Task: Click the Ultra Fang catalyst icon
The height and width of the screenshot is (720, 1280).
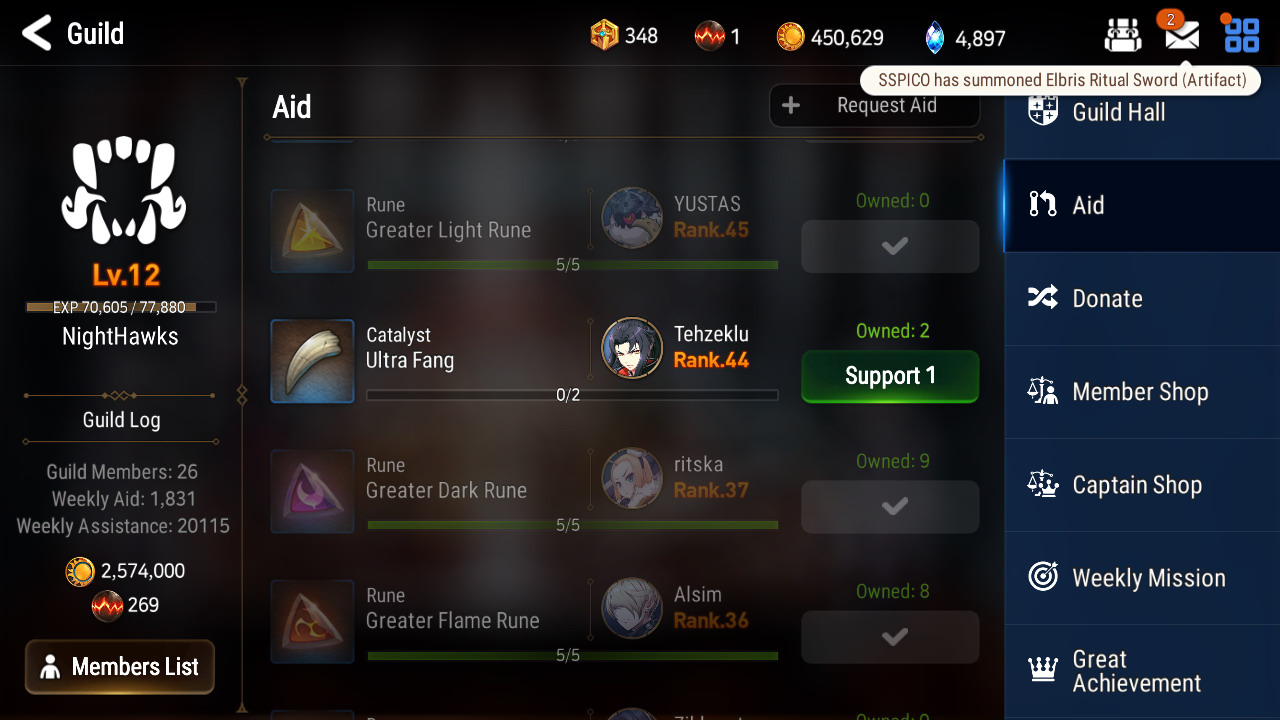Action: pos(312,361)
